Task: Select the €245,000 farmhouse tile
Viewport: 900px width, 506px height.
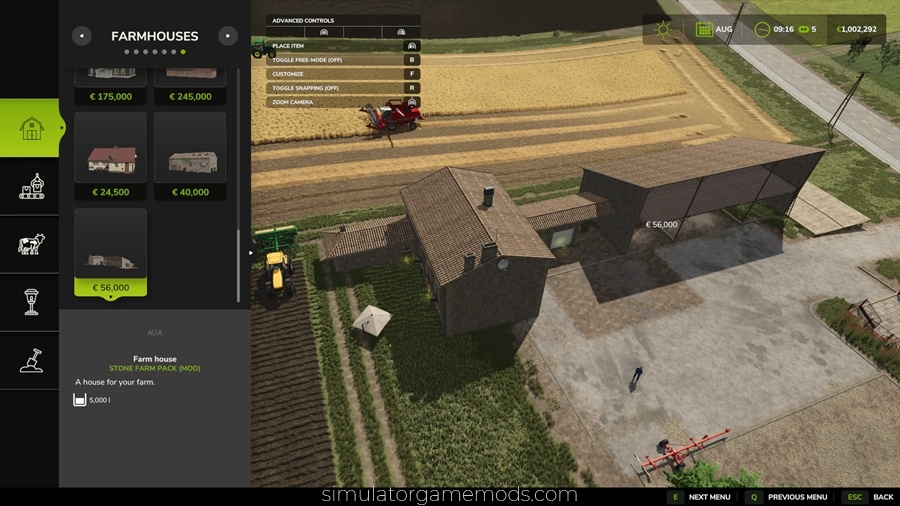Action: [x=190, y=84]
